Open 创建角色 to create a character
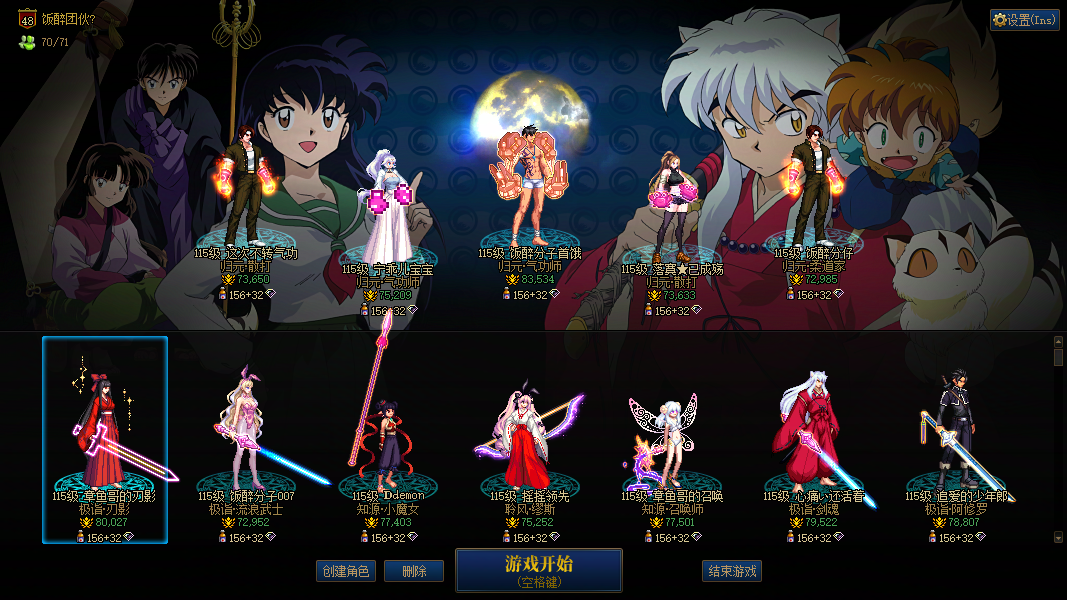This screenshot has height=600, width=1067. pos(345,571)
